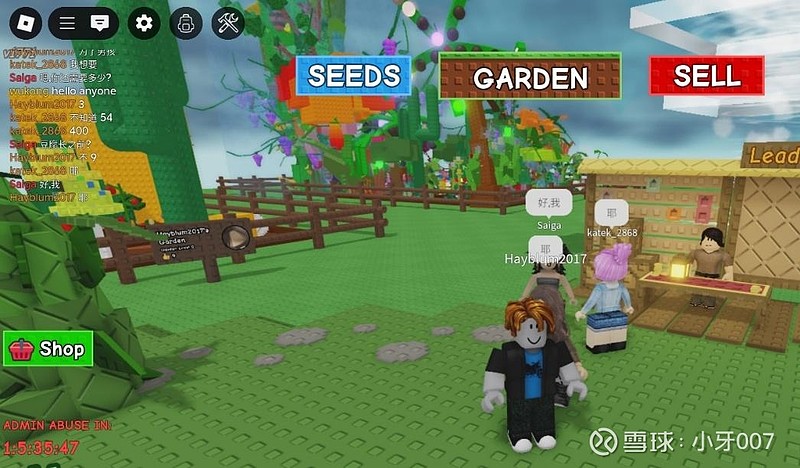The width and height of the screenshot is (800, 468).
Task: Toggle the chat window icon
Action: coord(98,22)
